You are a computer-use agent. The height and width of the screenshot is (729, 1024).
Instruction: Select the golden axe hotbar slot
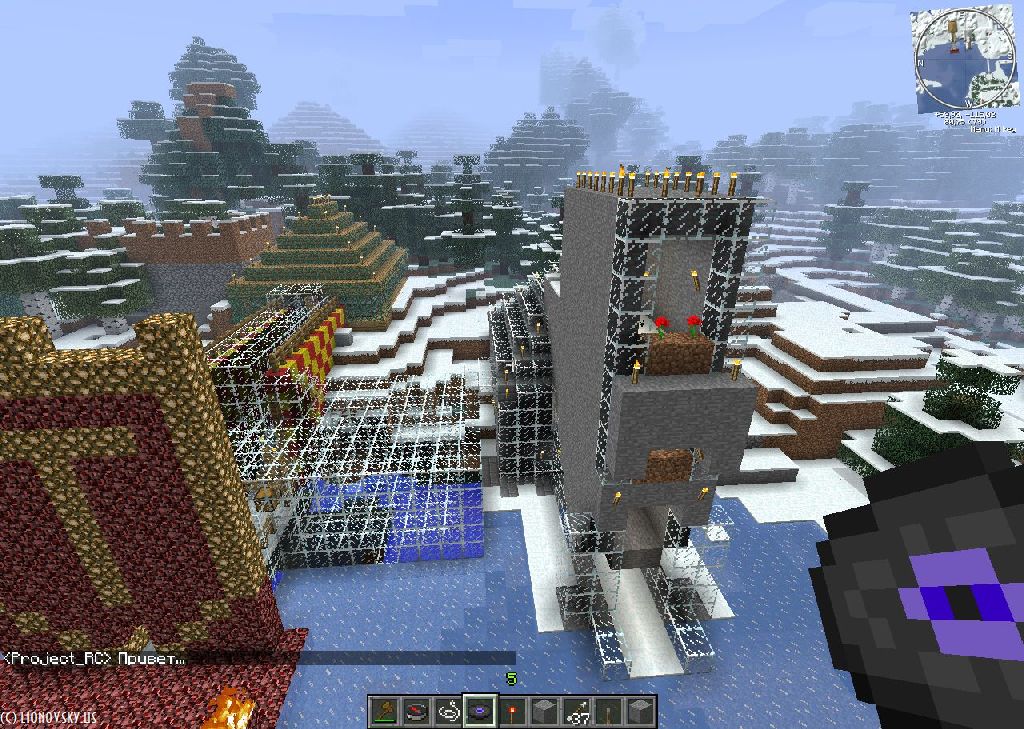(x=385, y=712)
